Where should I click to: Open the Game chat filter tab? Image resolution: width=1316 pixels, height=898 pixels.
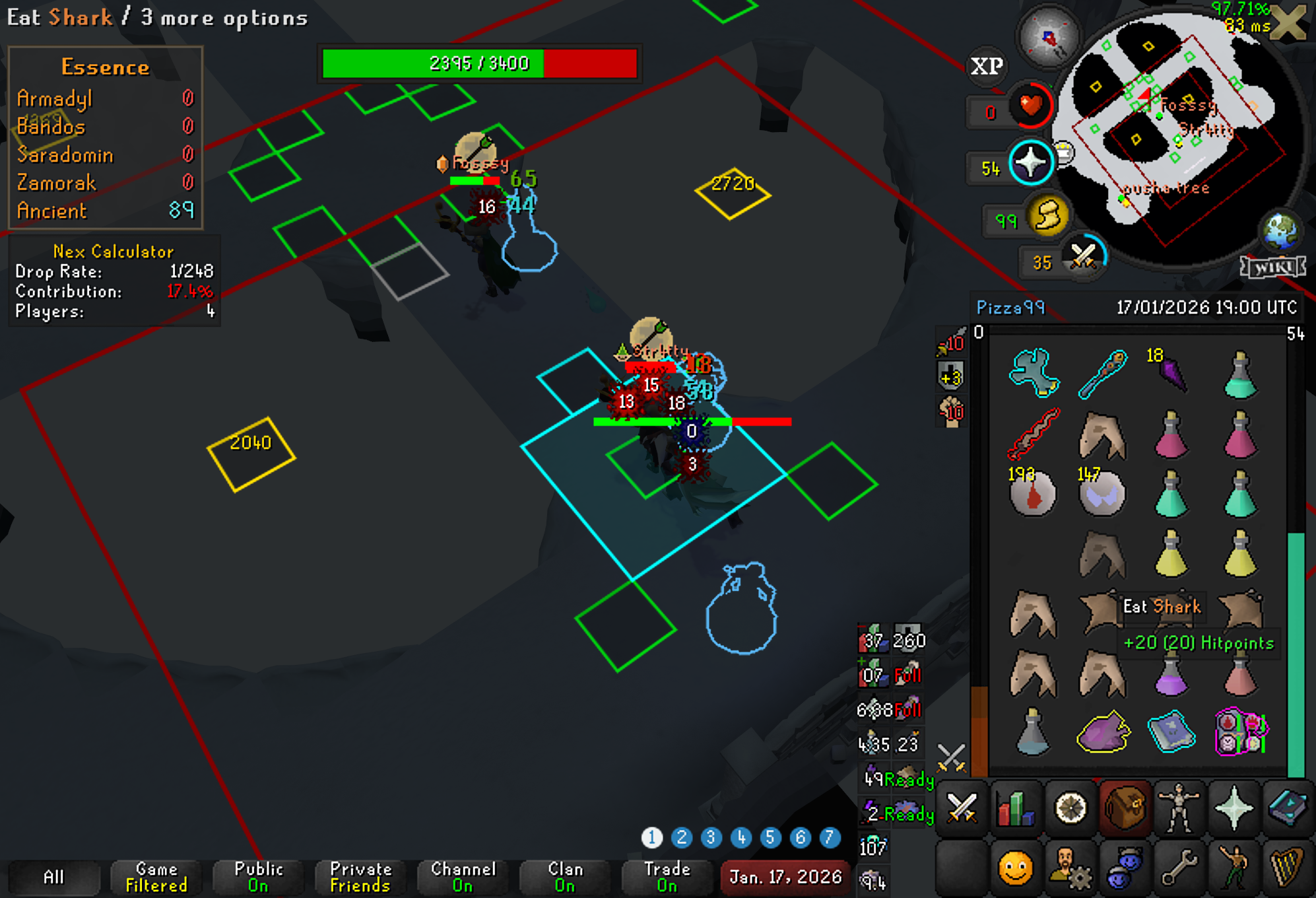tap(156, 877)
